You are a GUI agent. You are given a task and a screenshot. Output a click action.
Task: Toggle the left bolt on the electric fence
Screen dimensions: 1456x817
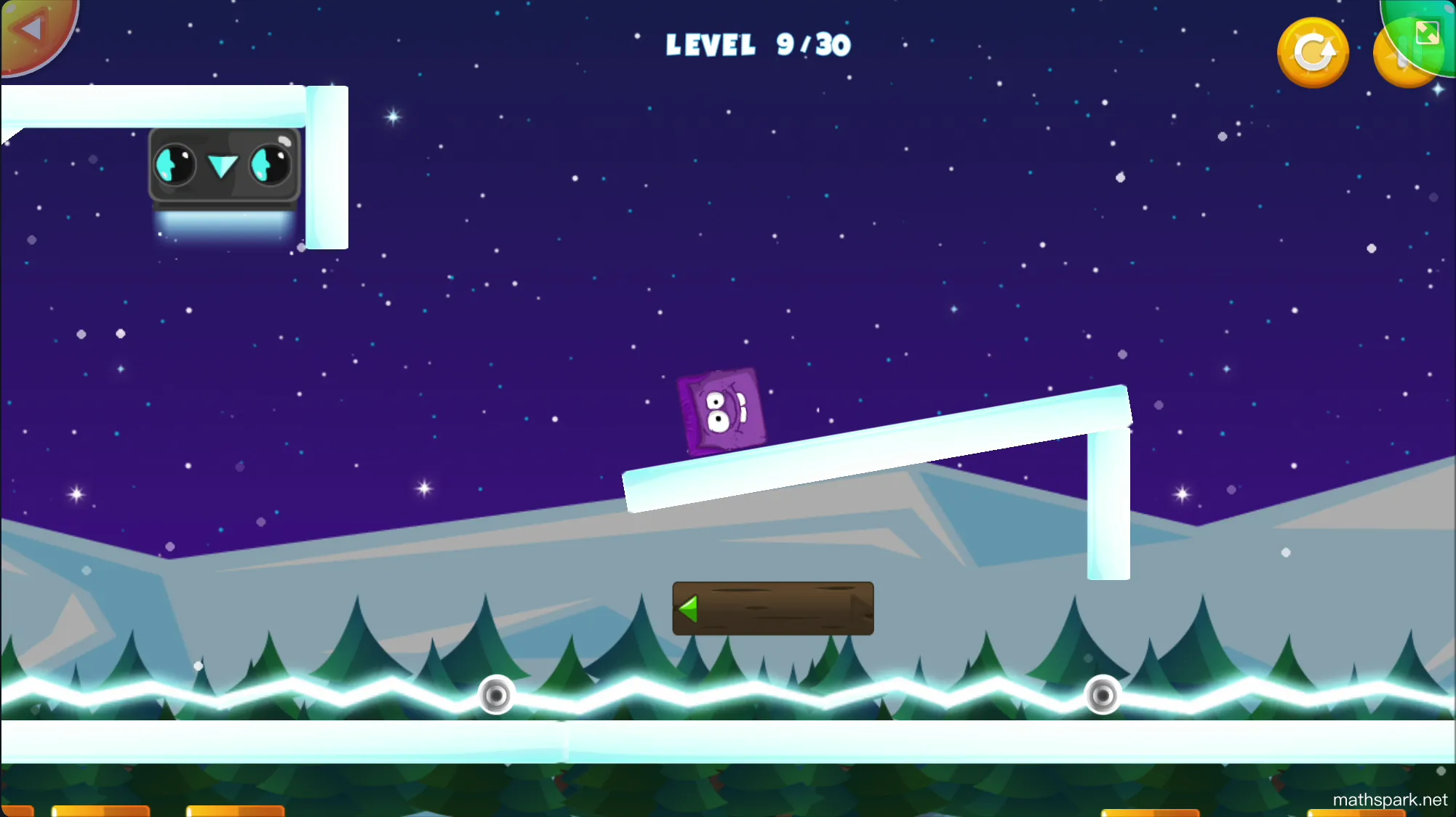click(x=497, y=696)
